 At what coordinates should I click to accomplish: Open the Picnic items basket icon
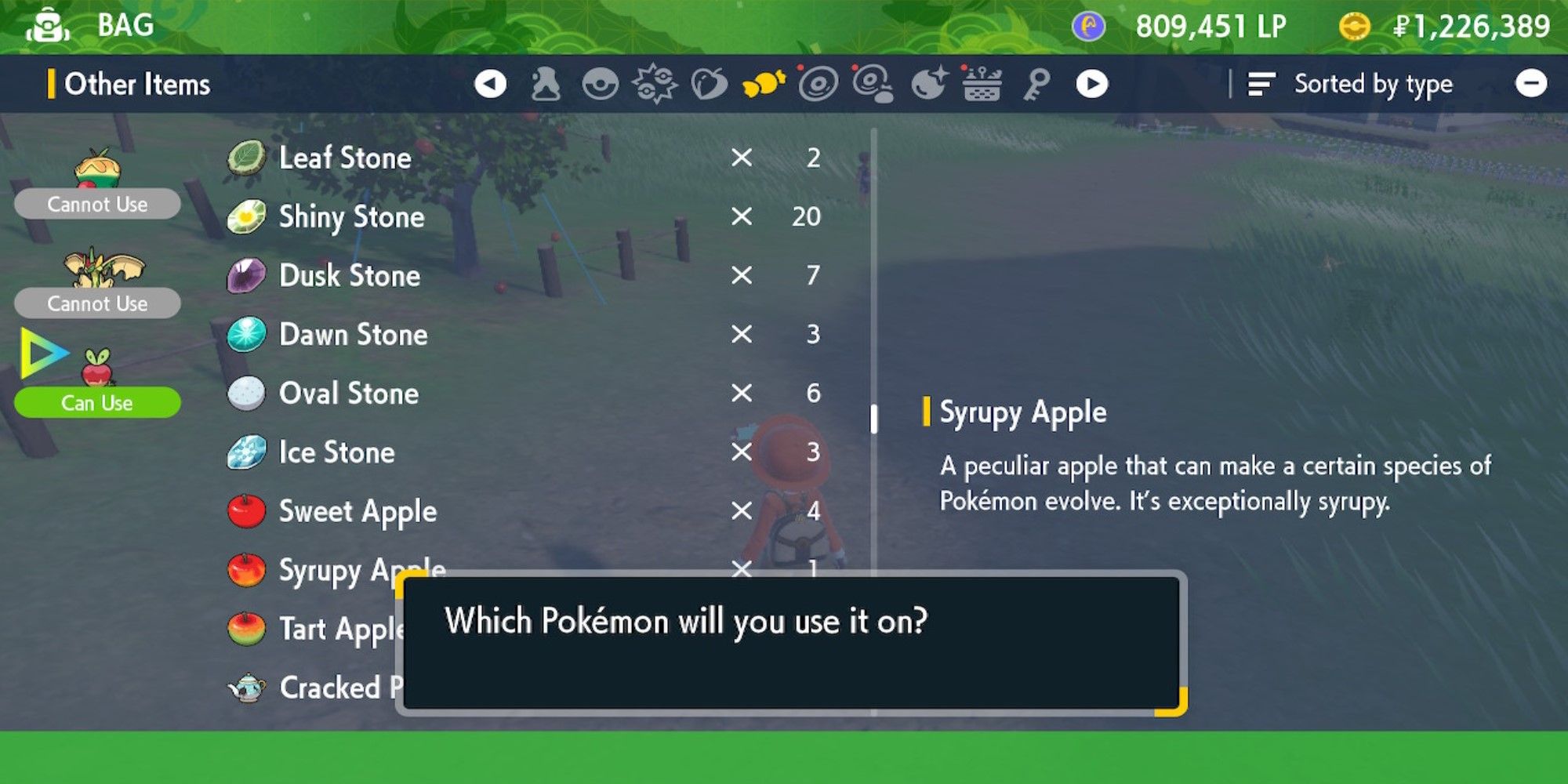click(x=980, y=85)
